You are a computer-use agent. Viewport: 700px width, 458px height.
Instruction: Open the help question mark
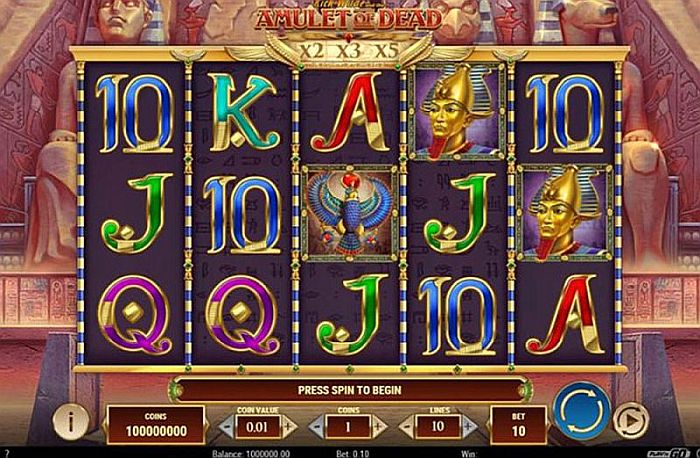pos(6,452)
